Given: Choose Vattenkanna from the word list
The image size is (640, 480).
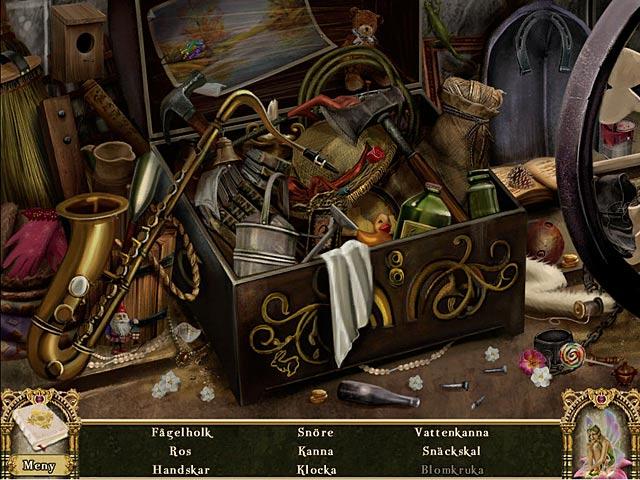Looking at the screenshot, I should (x=450, y=433).
